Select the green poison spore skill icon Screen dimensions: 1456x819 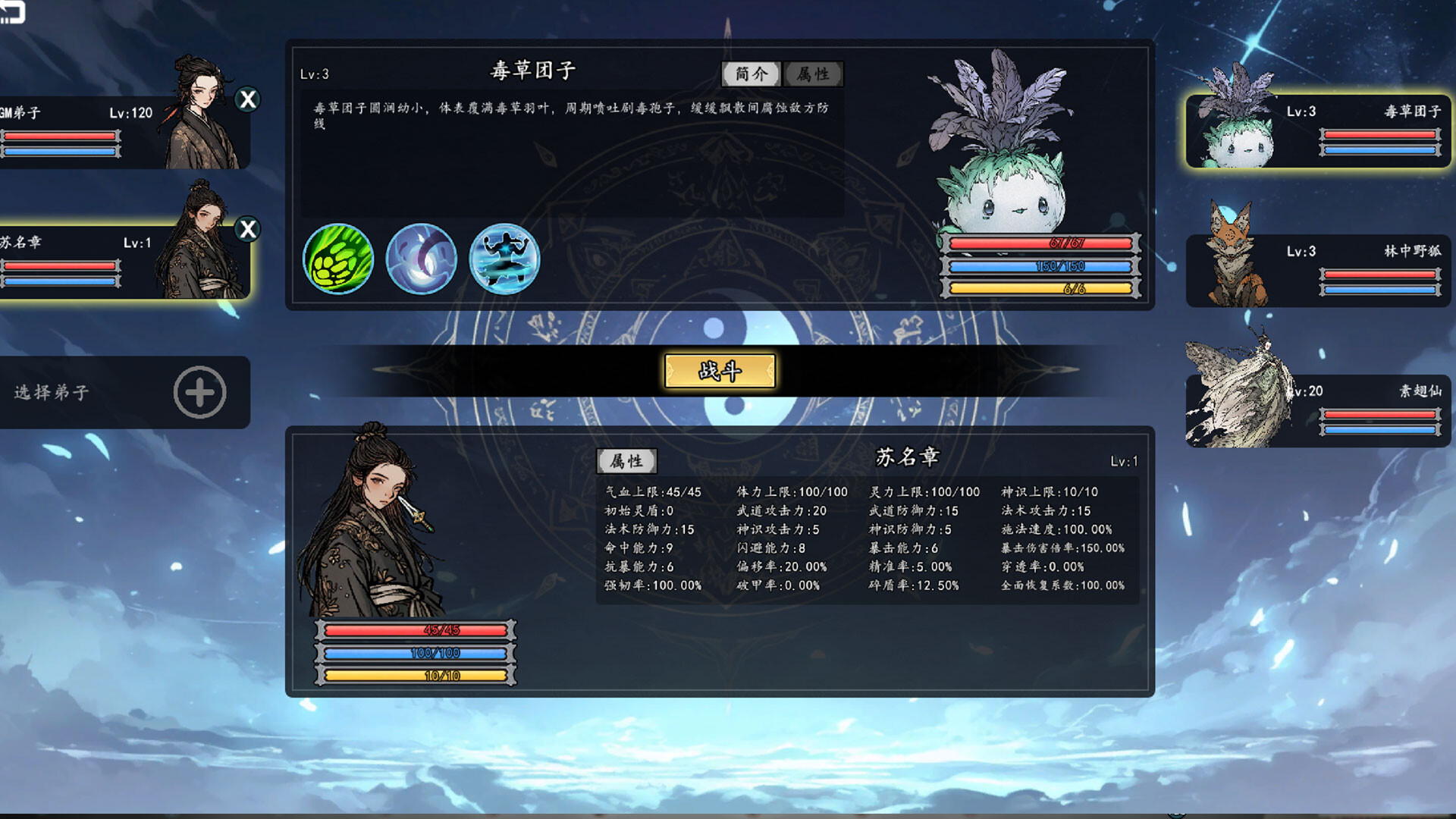[x=338, y=259]
